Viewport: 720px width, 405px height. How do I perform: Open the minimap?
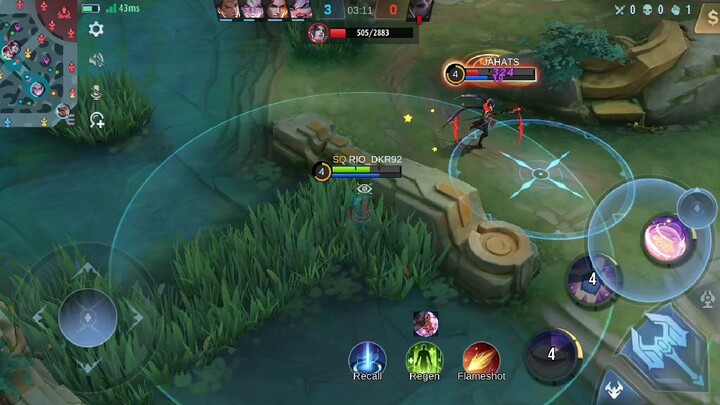[x=38, y=62]
